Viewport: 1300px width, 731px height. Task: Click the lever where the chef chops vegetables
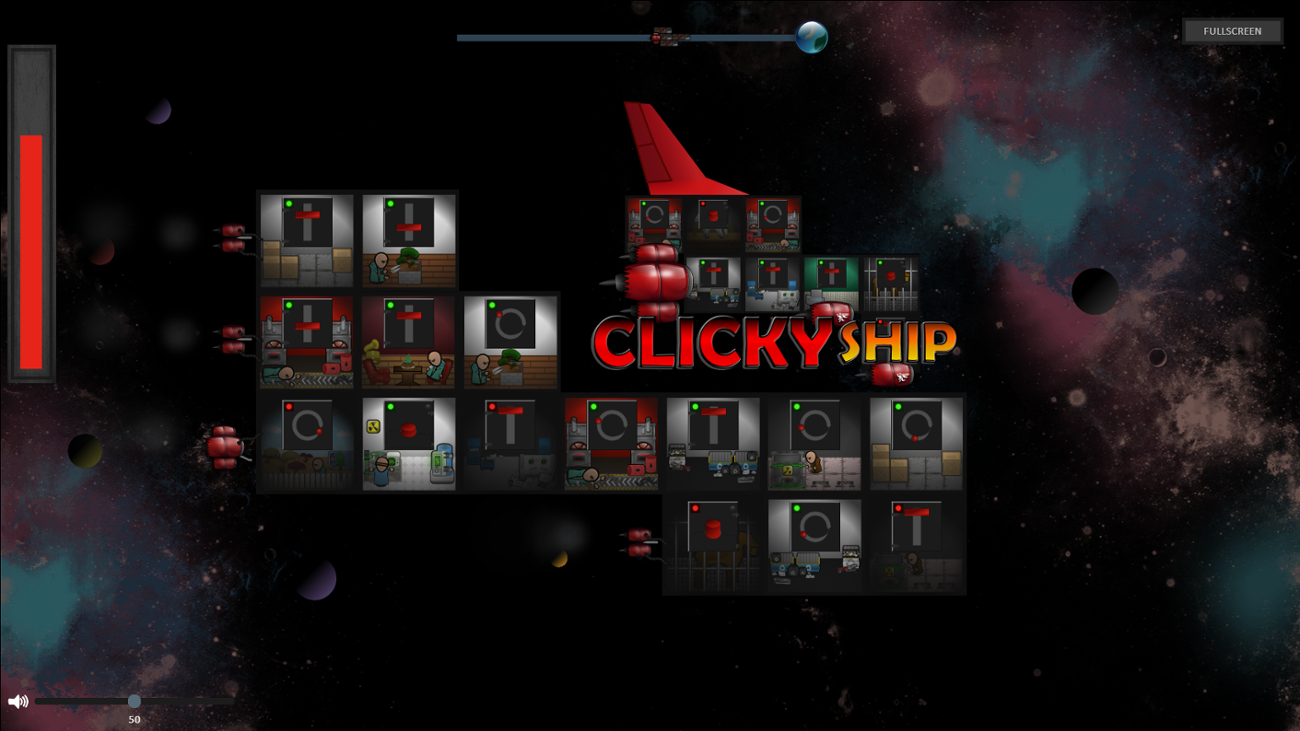(x=408, y=227)
